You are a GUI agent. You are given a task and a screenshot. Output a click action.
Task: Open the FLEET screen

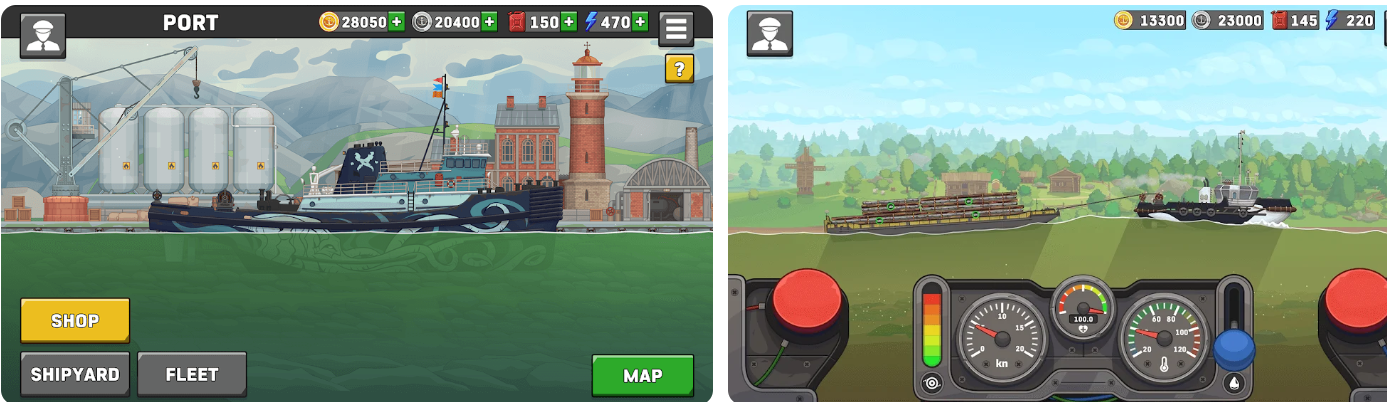pos(192,375)
